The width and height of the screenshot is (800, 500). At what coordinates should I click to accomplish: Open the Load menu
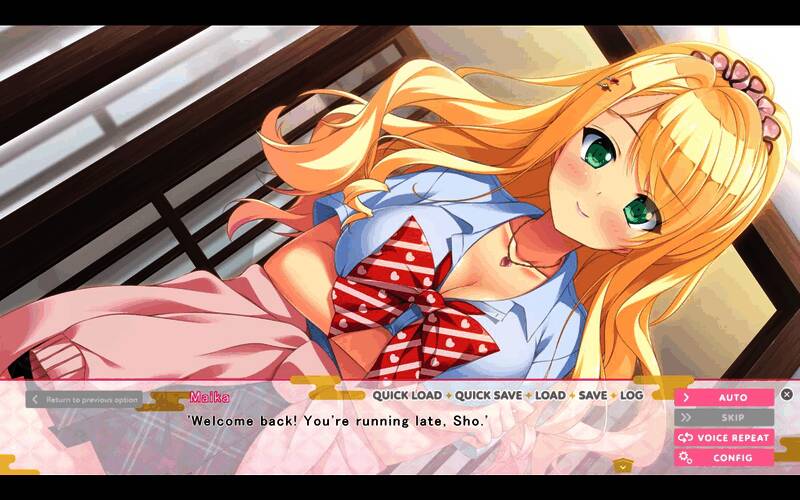pyautogui.click(x=550, y=396)
